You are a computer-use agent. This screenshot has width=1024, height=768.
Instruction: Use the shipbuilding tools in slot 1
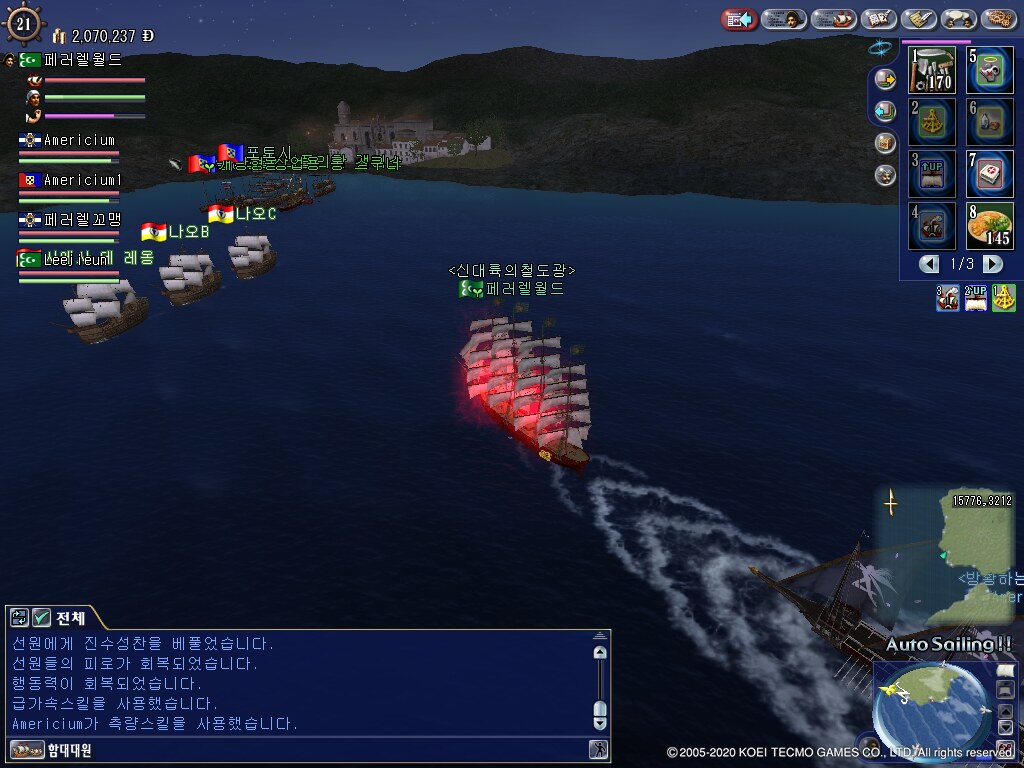click(x=932, y=70)
